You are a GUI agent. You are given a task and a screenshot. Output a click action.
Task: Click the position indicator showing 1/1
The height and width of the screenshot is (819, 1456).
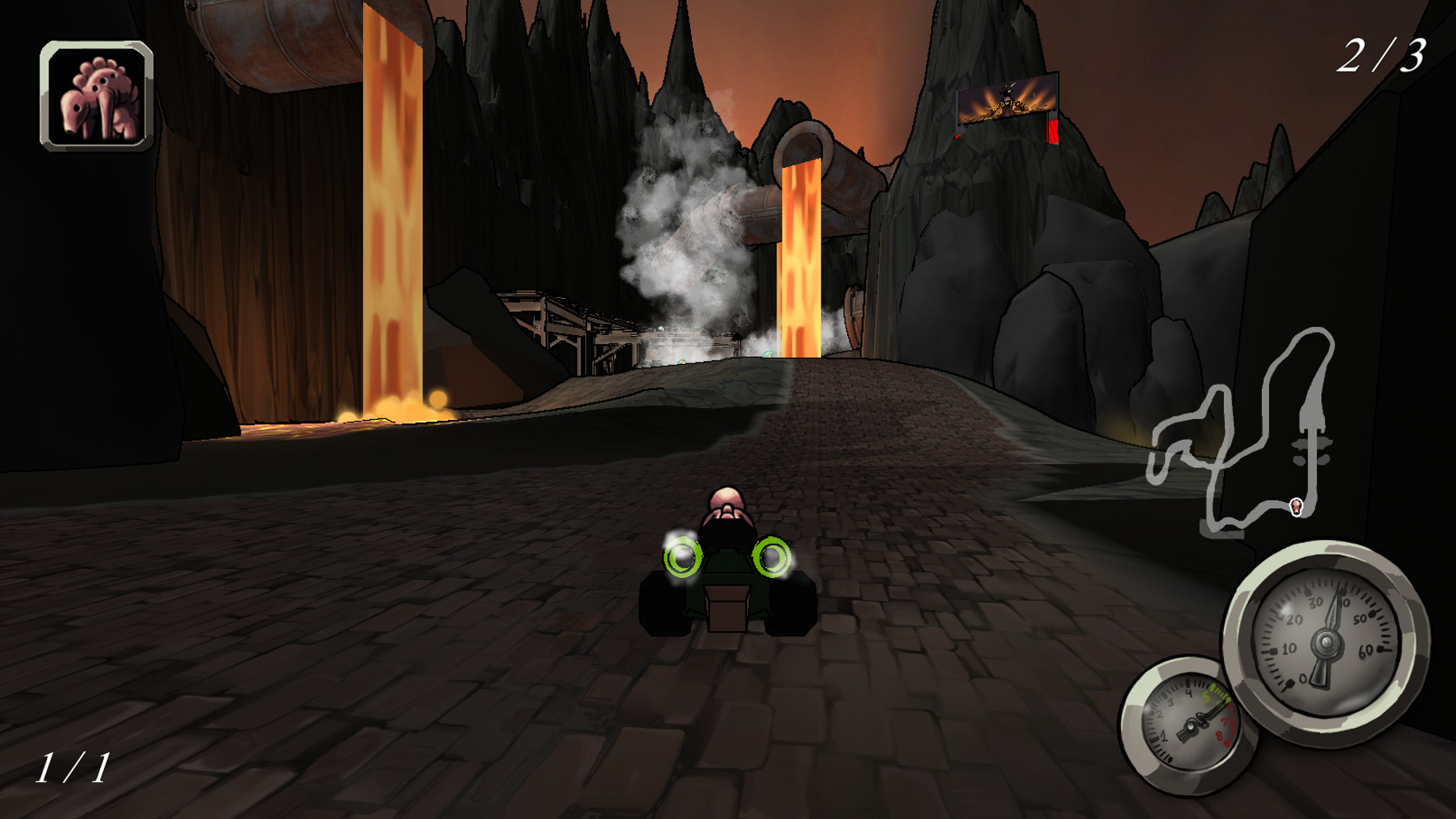76,766
